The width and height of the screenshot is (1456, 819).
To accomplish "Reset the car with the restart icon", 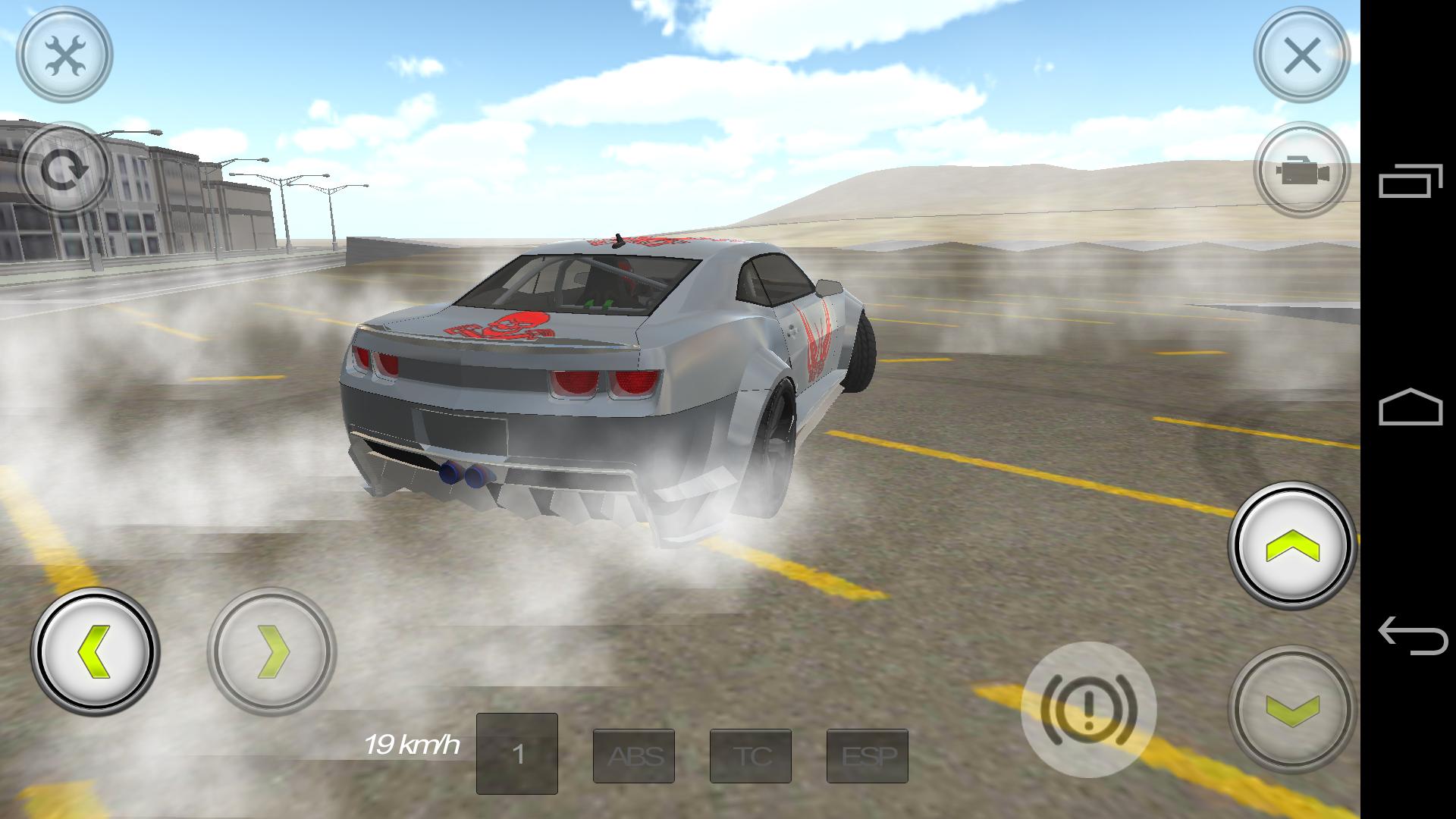I will 67,168.
